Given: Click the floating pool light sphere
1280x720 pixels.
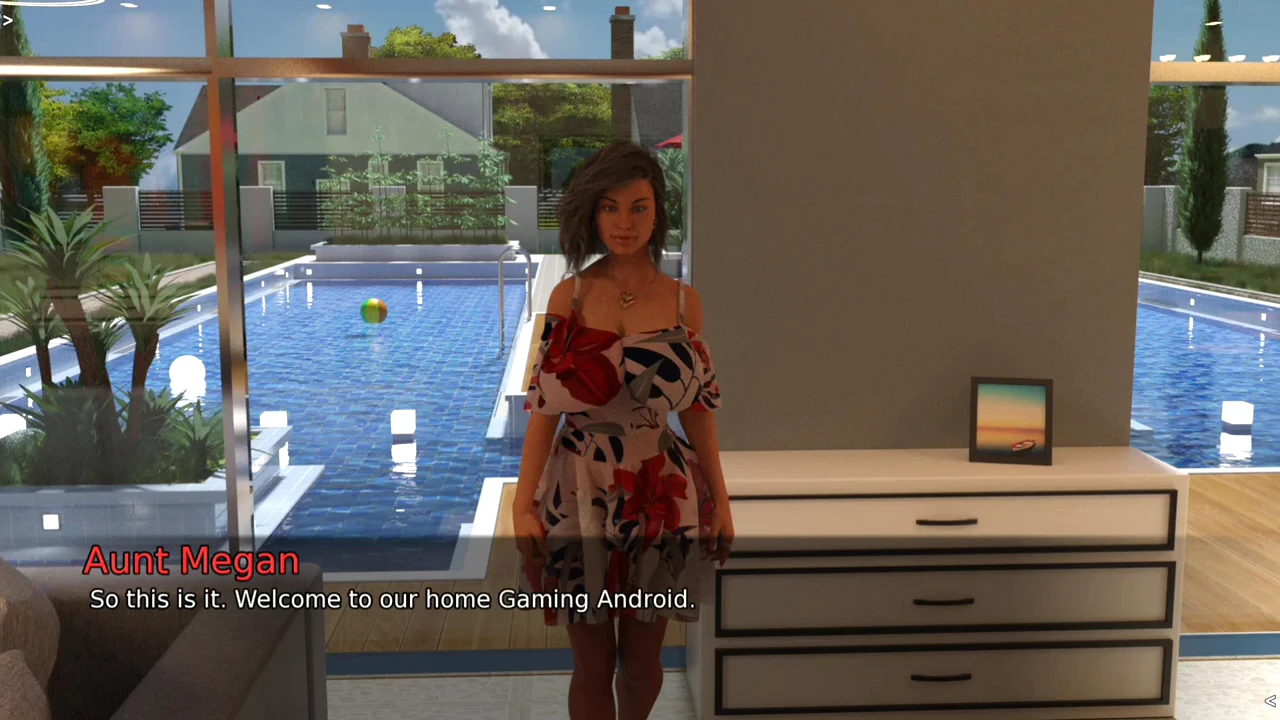Looking at the screenshot, I should point(188,375).
